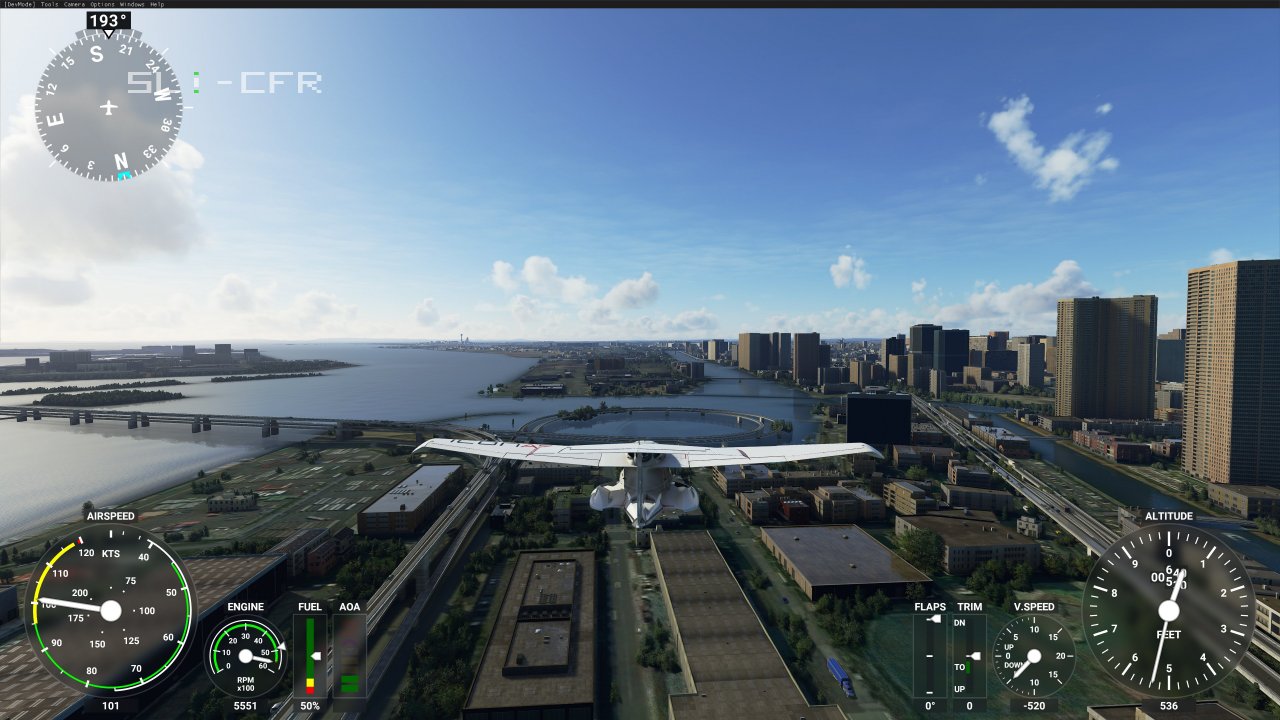This screenshot has height=720, width=1280.
Task: Click the white flaps position marker
Action: pos(933,619)
